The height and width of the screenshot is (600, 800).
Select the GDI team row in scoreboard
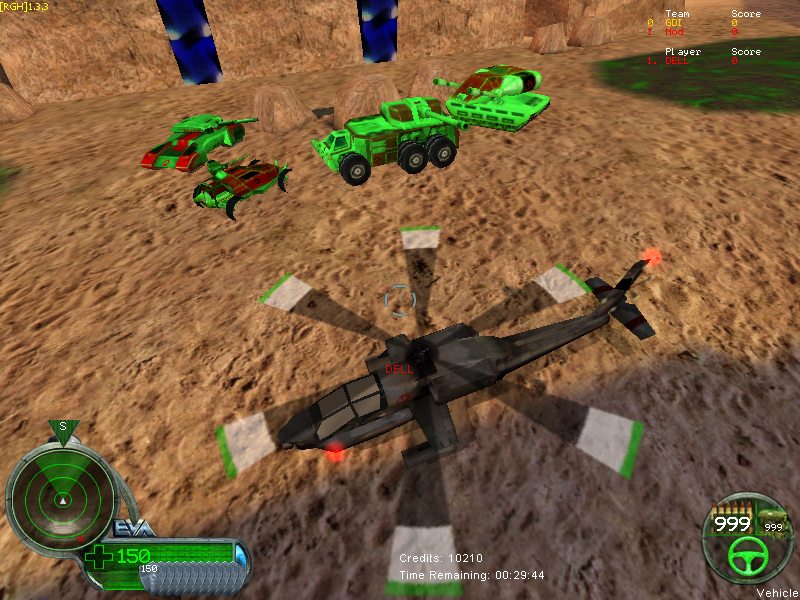click(x=700, y=23)
